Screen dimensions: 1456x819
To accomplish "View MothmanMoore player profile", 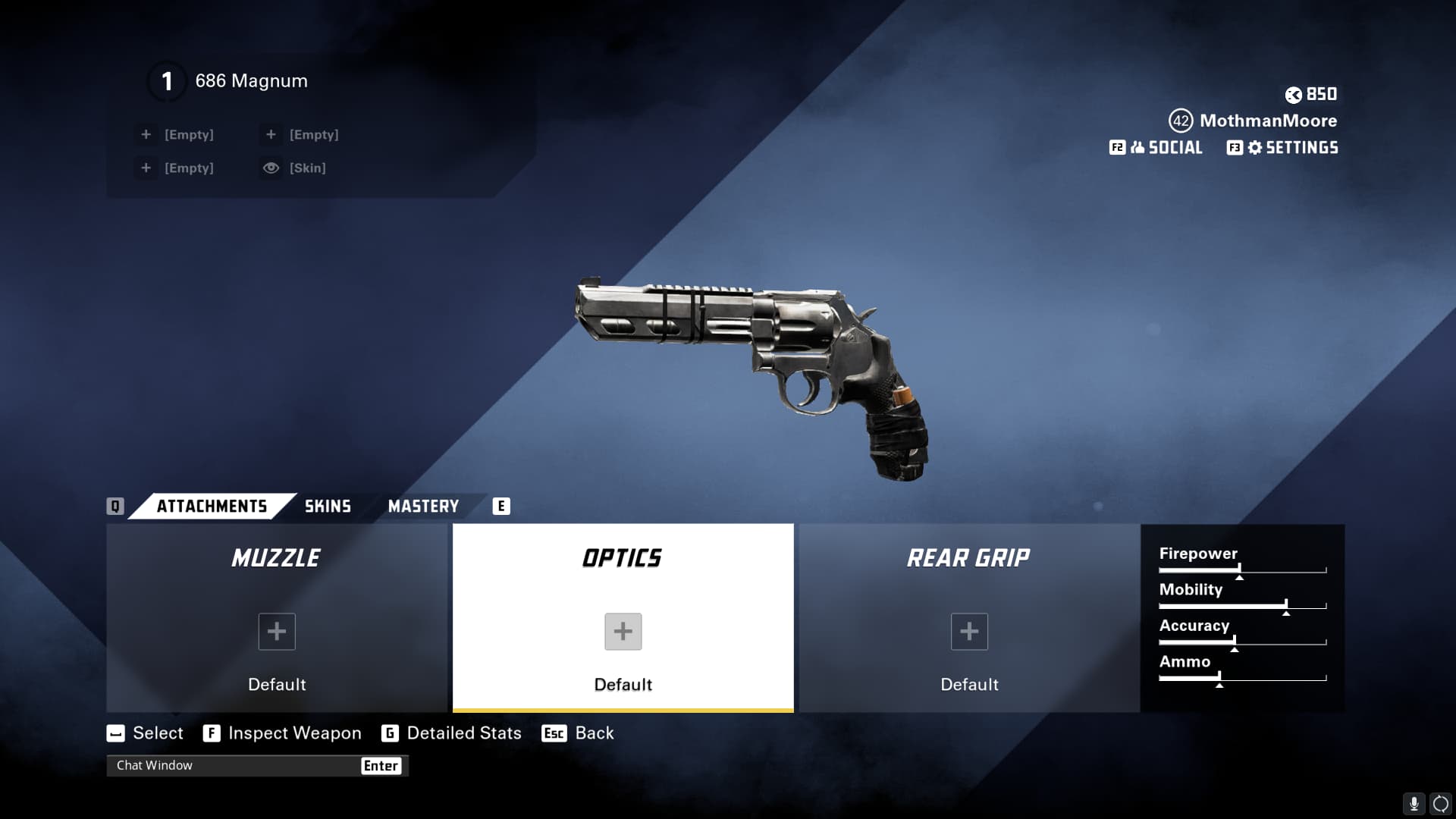I will point(1267,121).
